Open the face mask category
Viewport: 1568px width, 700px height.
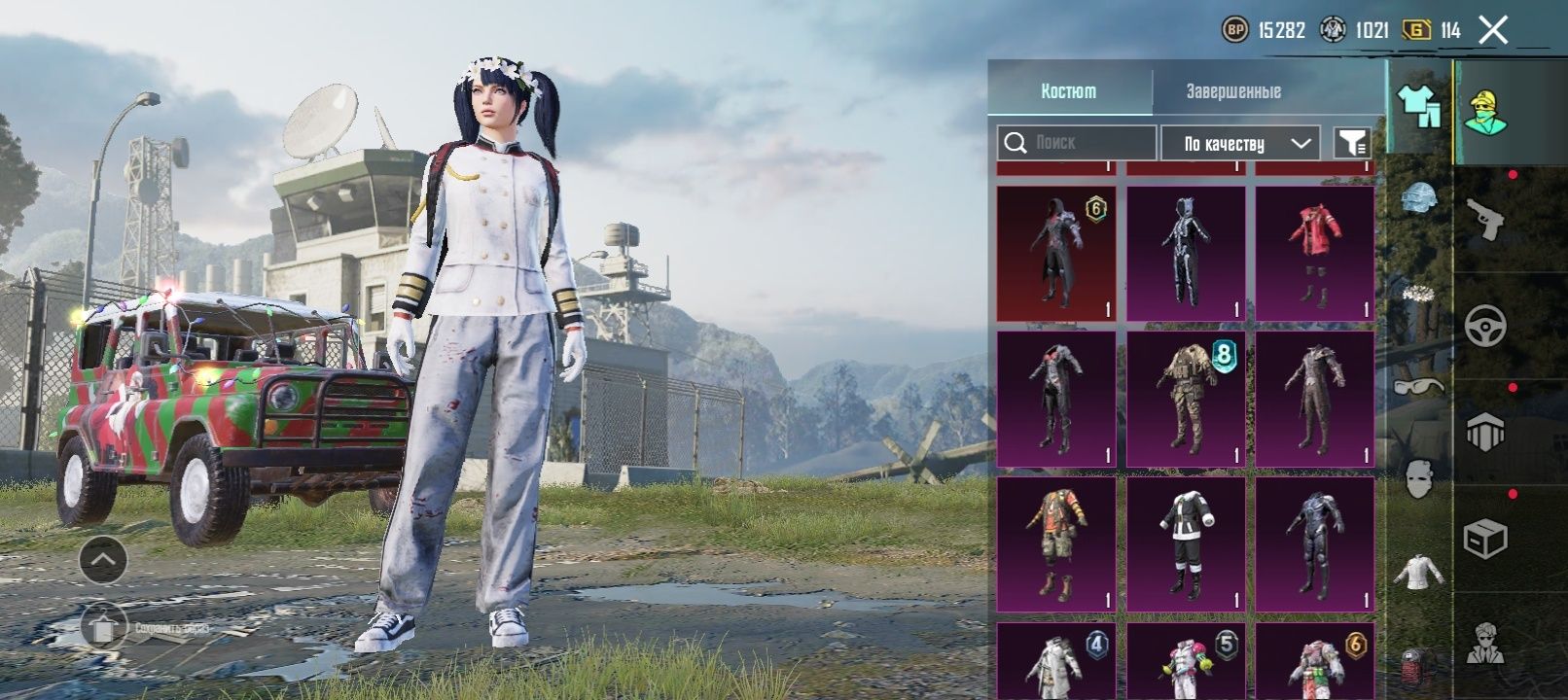[1418, 478]
